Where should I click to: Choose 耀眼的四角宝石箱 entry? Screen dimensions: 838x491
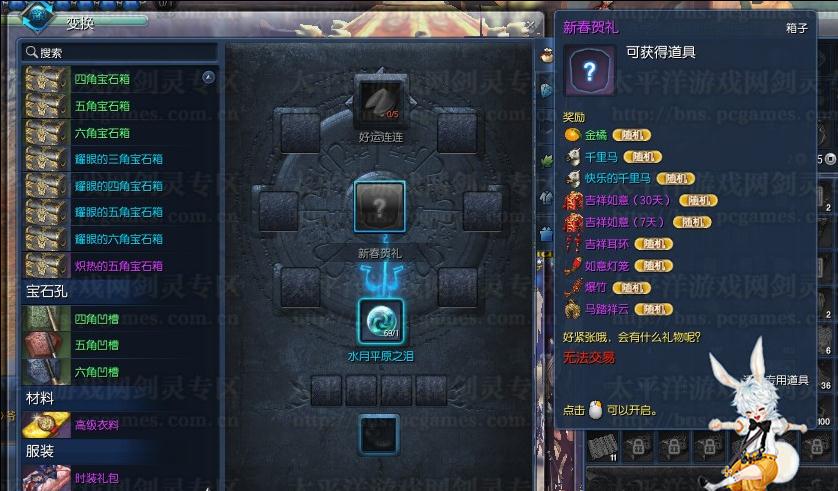click(118, 186)
